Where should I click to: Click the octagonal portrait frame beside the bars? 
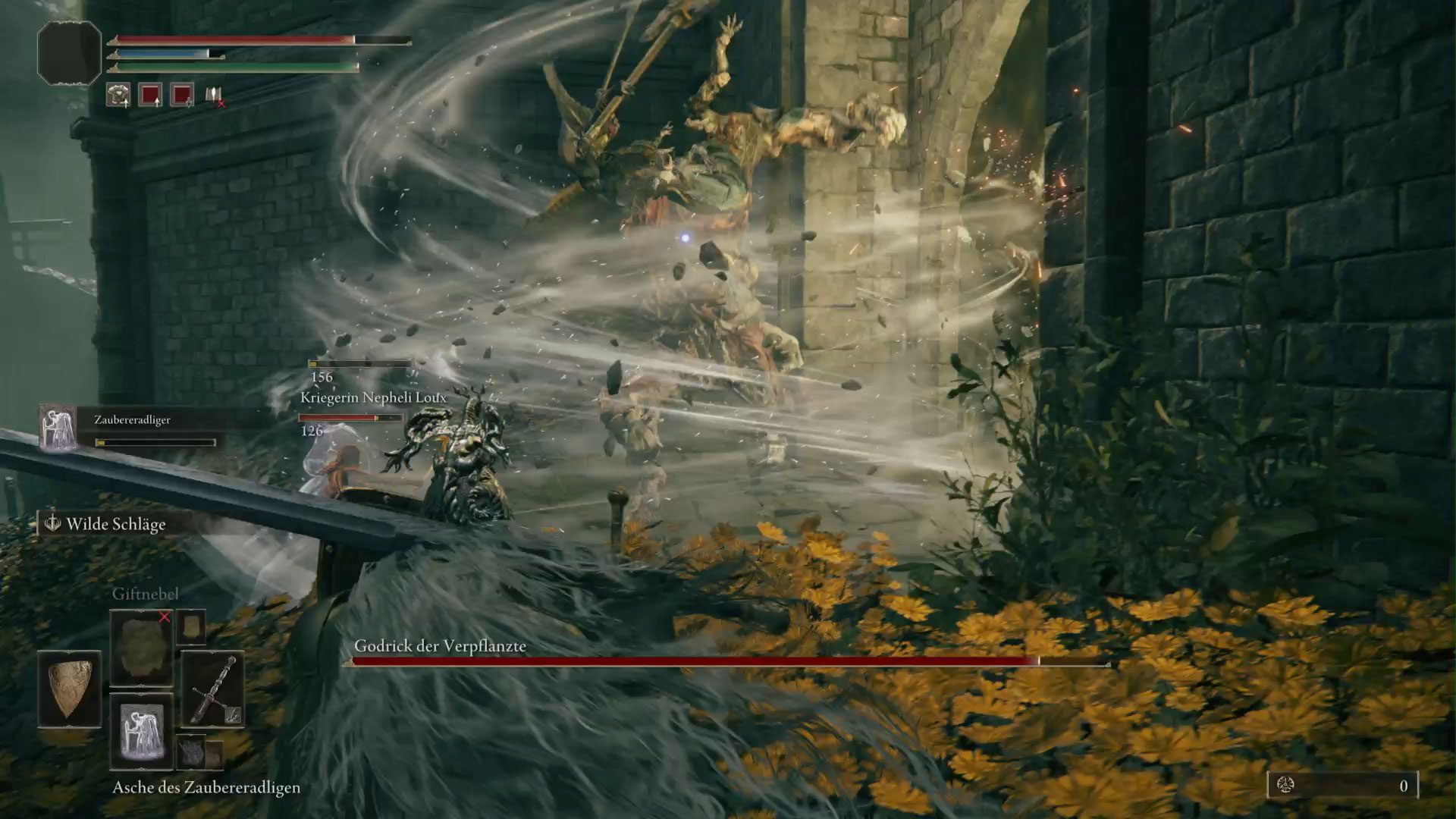coord(69,52)
